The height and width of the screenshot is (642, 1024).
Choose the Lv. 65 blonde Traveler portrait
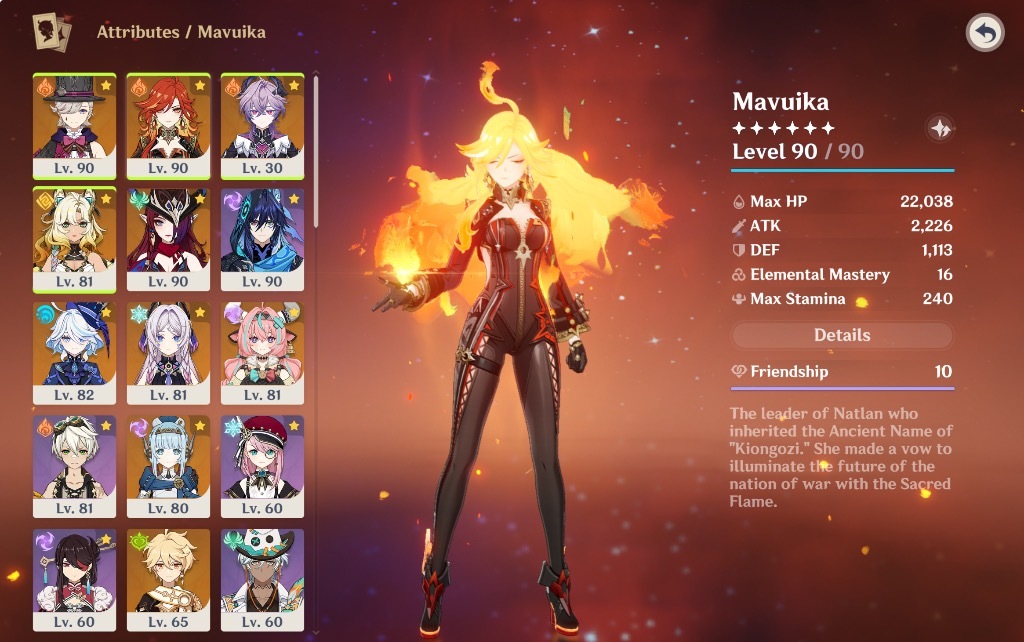168,574
